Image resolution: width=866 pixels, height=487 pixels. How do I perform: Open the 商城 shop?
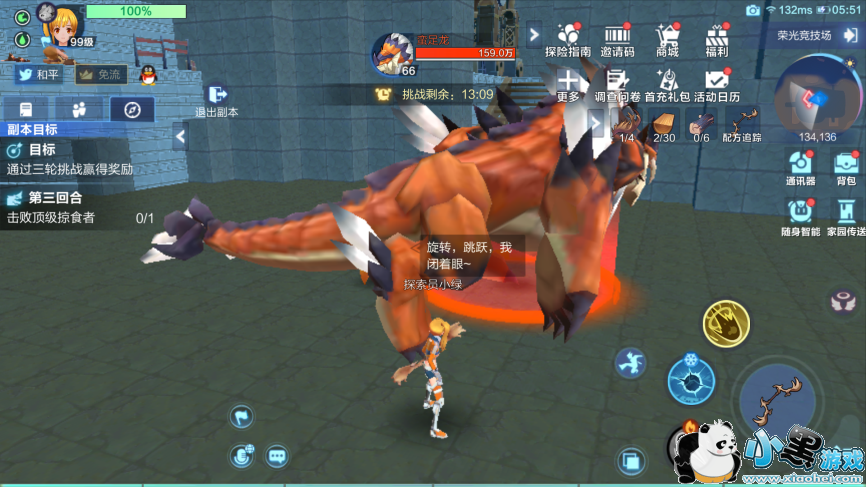pos(667,40)
